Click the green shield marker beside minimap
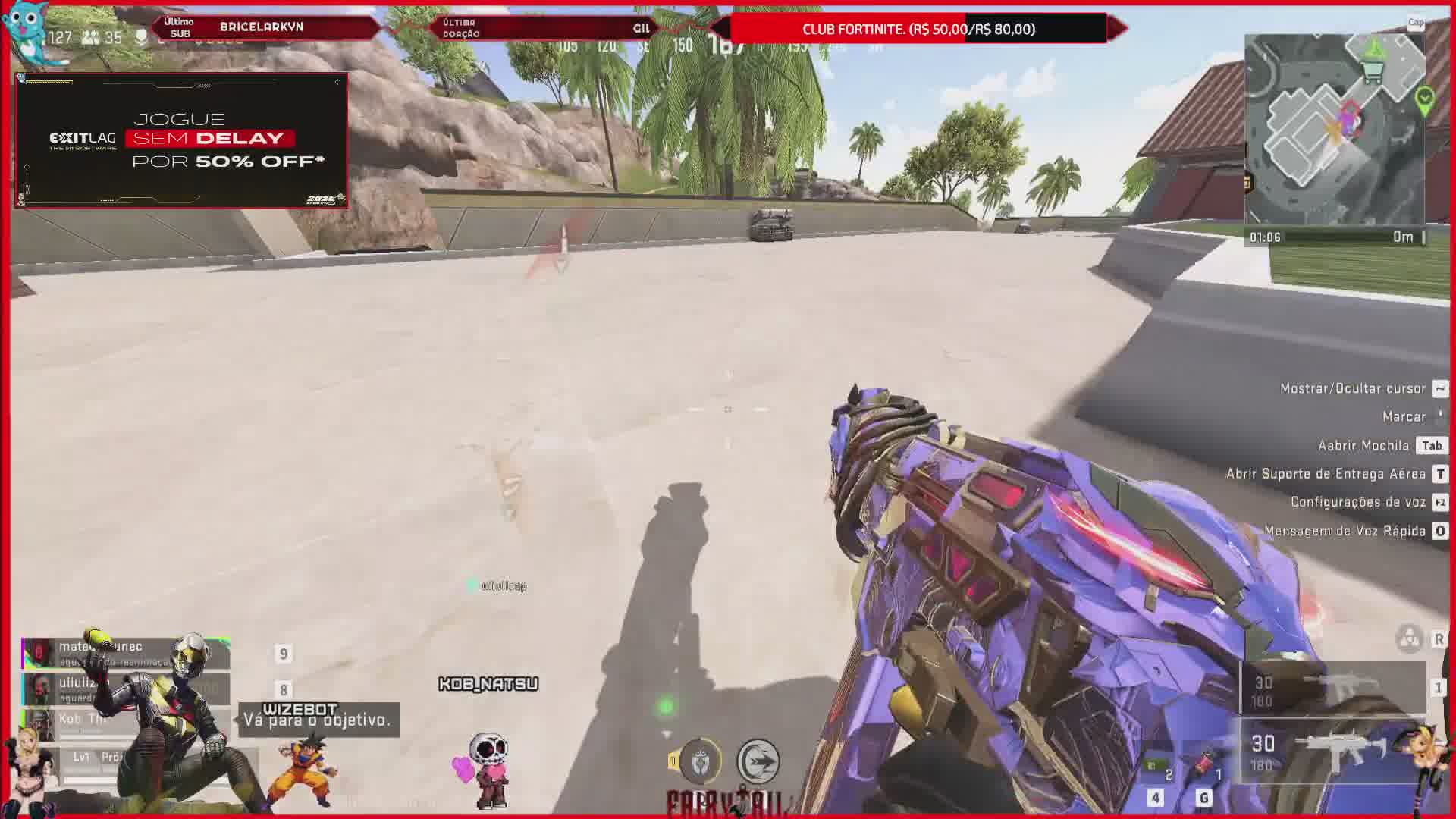This screenshot has width=1456, height=819. pyautogui.click(x=1424, y=100)
